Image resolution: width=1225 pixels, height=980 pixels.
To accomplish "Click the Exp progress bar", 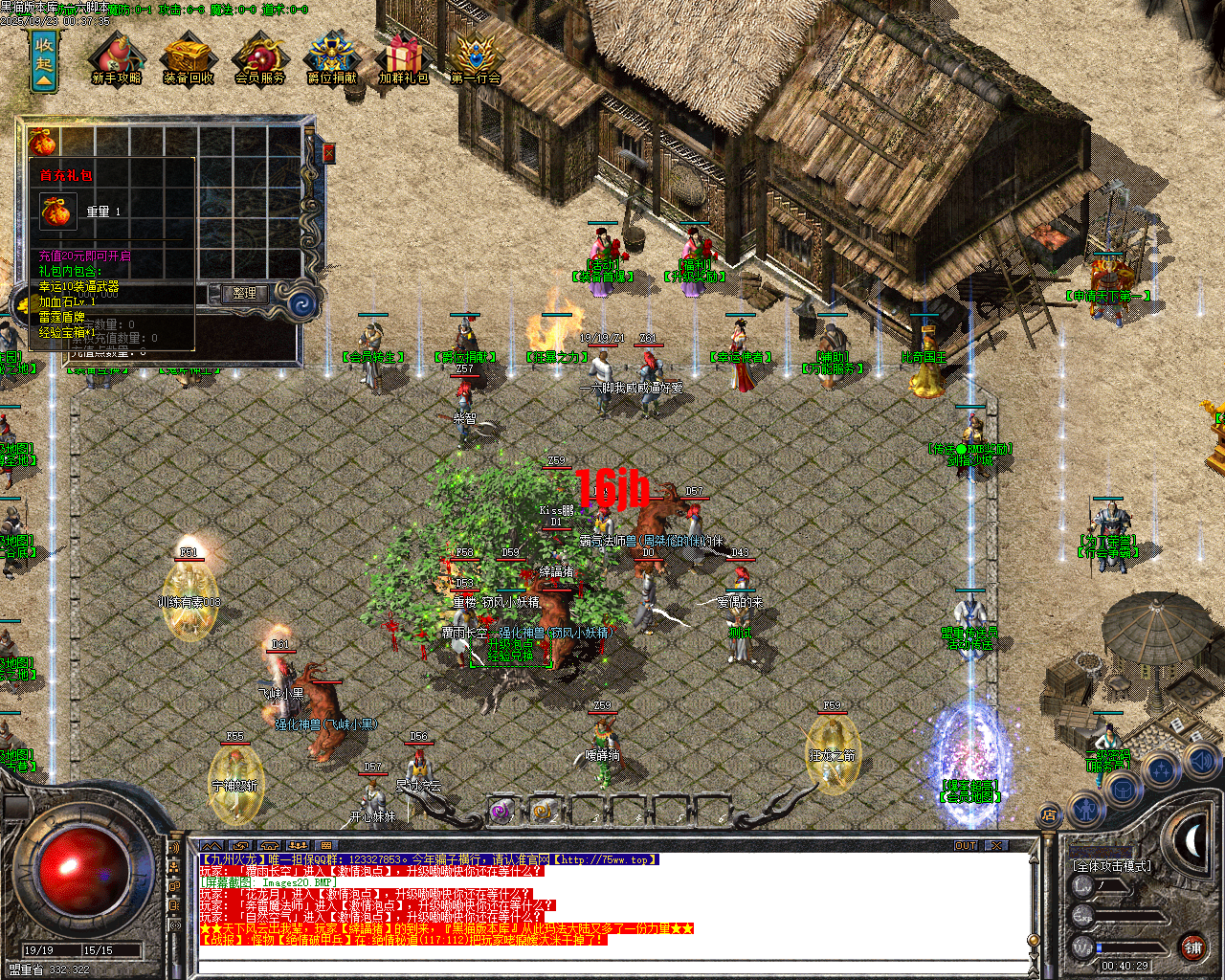I will pos(1129,917).
